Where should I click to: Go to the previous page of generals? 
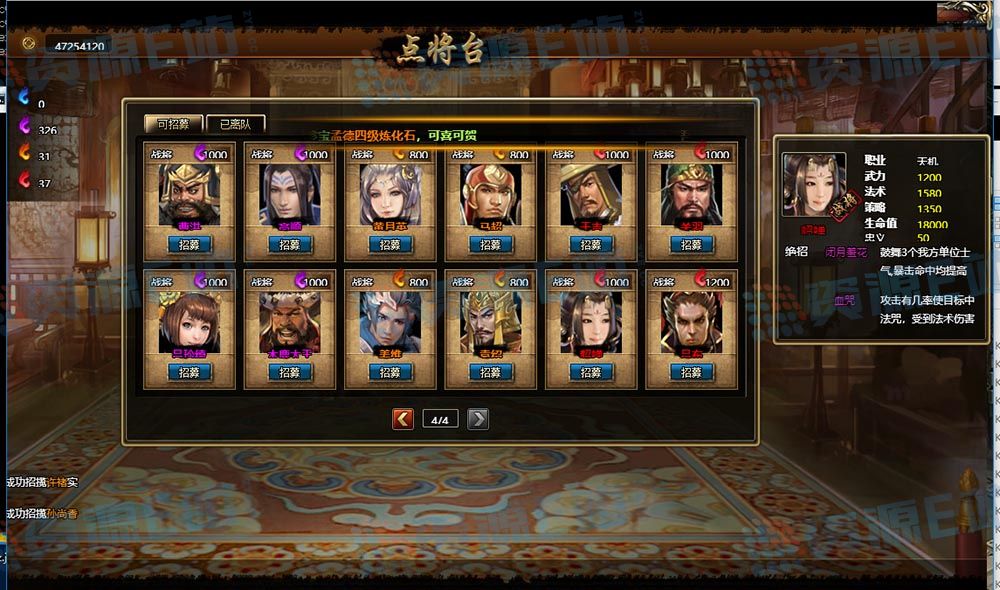pyautogui.click(x=403, y=419)
